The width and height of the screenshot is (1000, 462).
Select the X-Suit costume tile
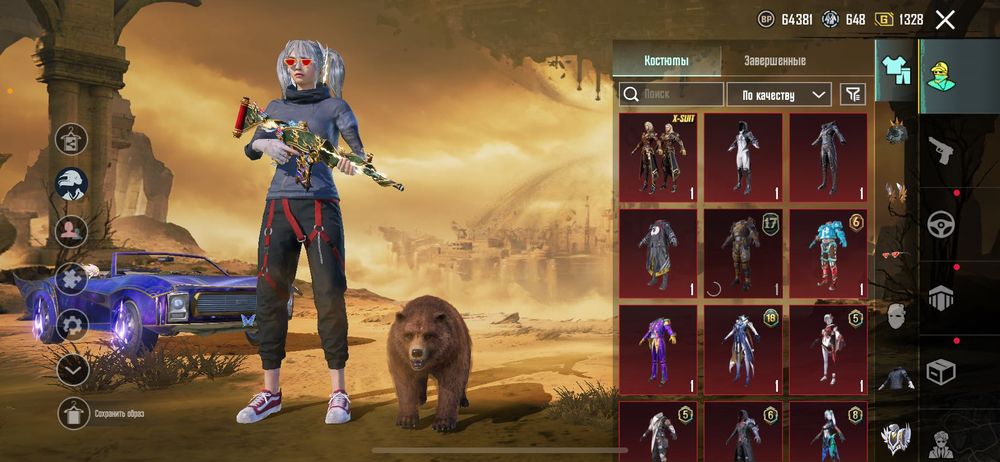(658, 155)
